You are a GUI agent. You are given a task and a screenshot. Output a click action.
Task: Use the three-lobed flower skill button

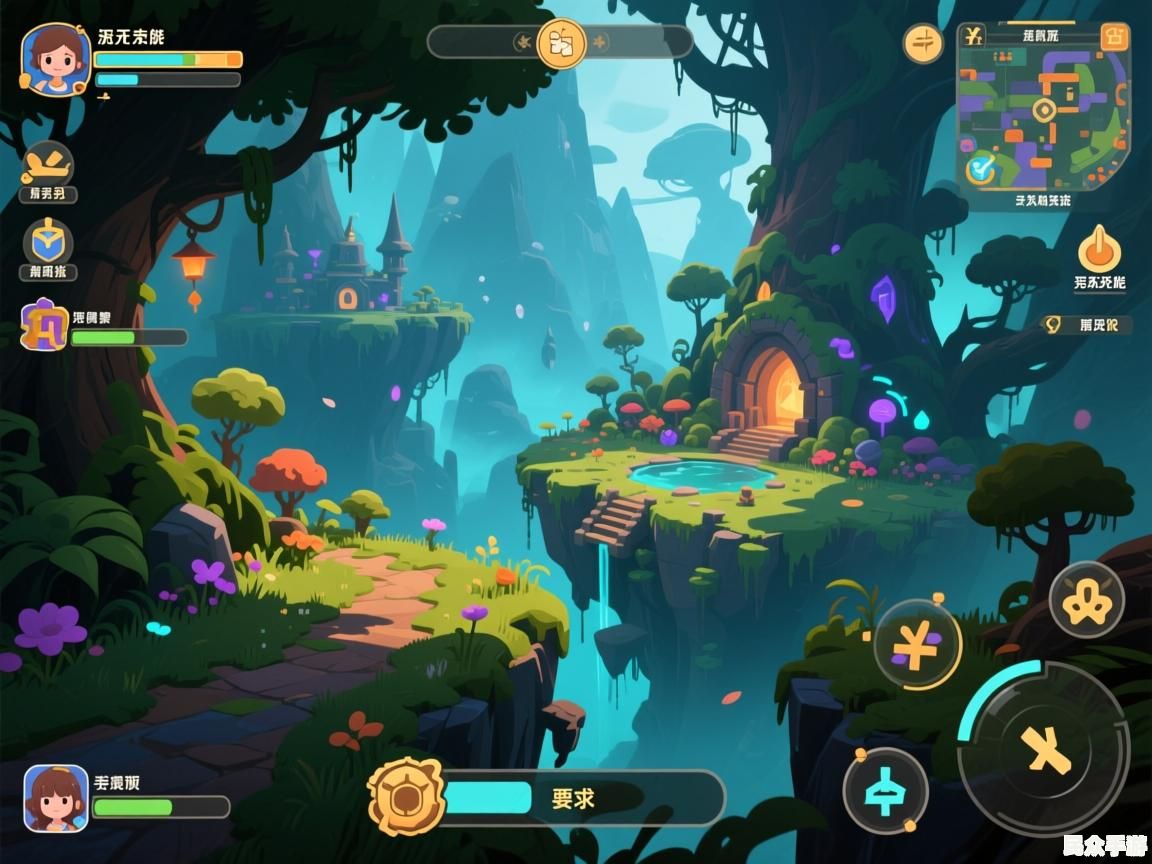click(1086, 600)
